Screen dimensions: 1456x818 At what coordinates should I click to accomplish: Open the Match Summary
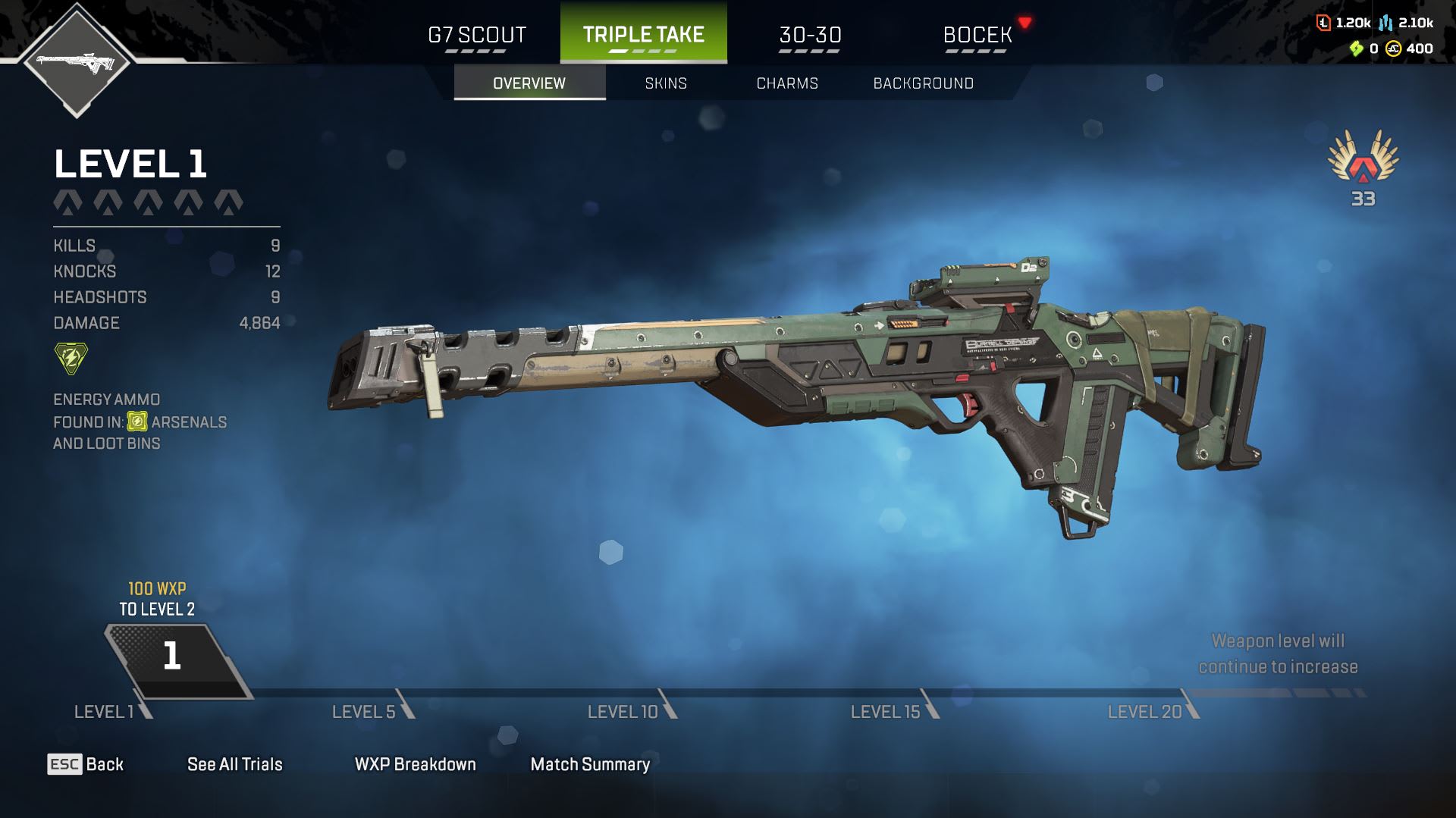tap(590, 764)
